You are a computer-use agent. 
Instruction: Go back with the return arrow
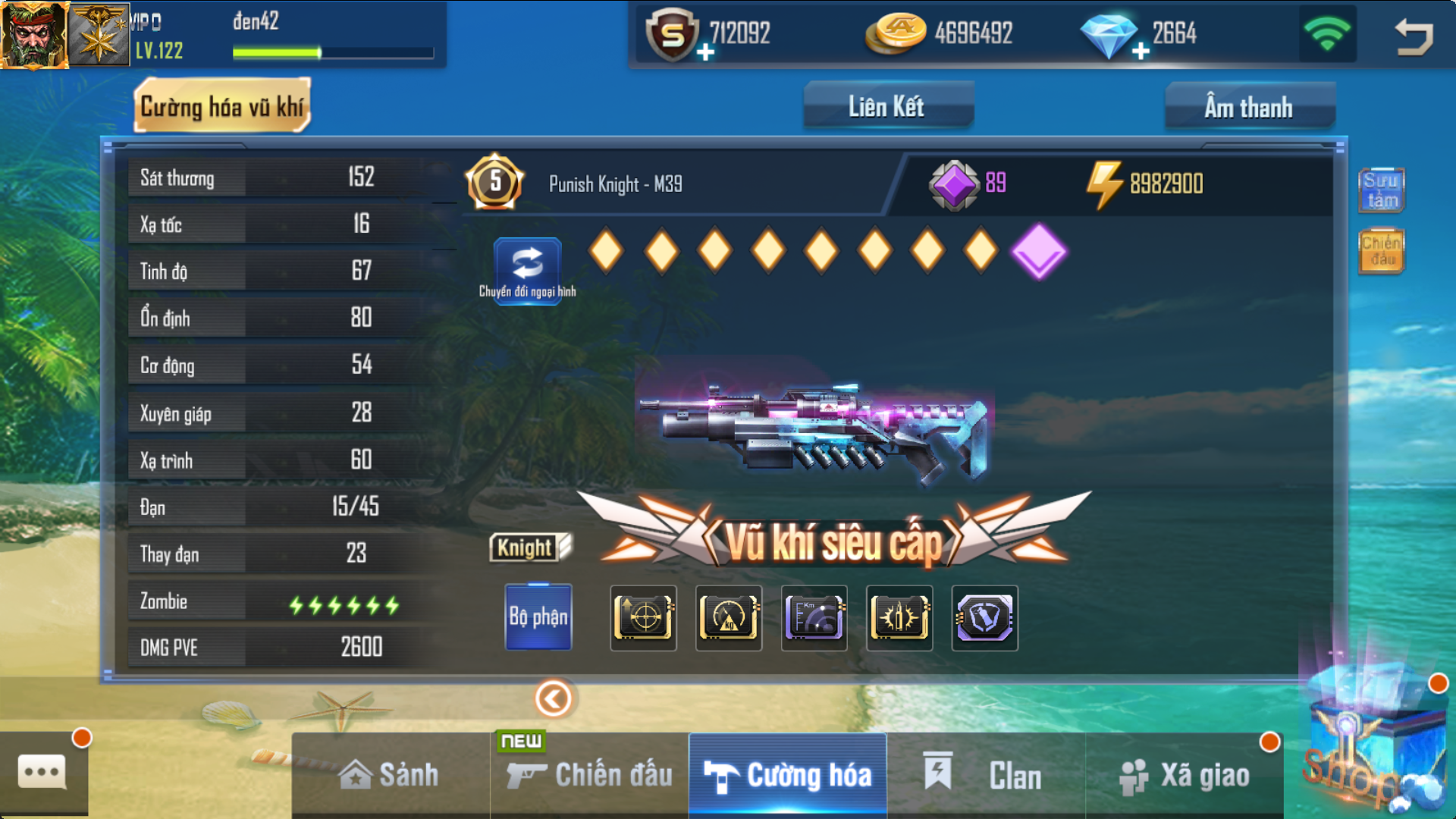[1414, 36]
